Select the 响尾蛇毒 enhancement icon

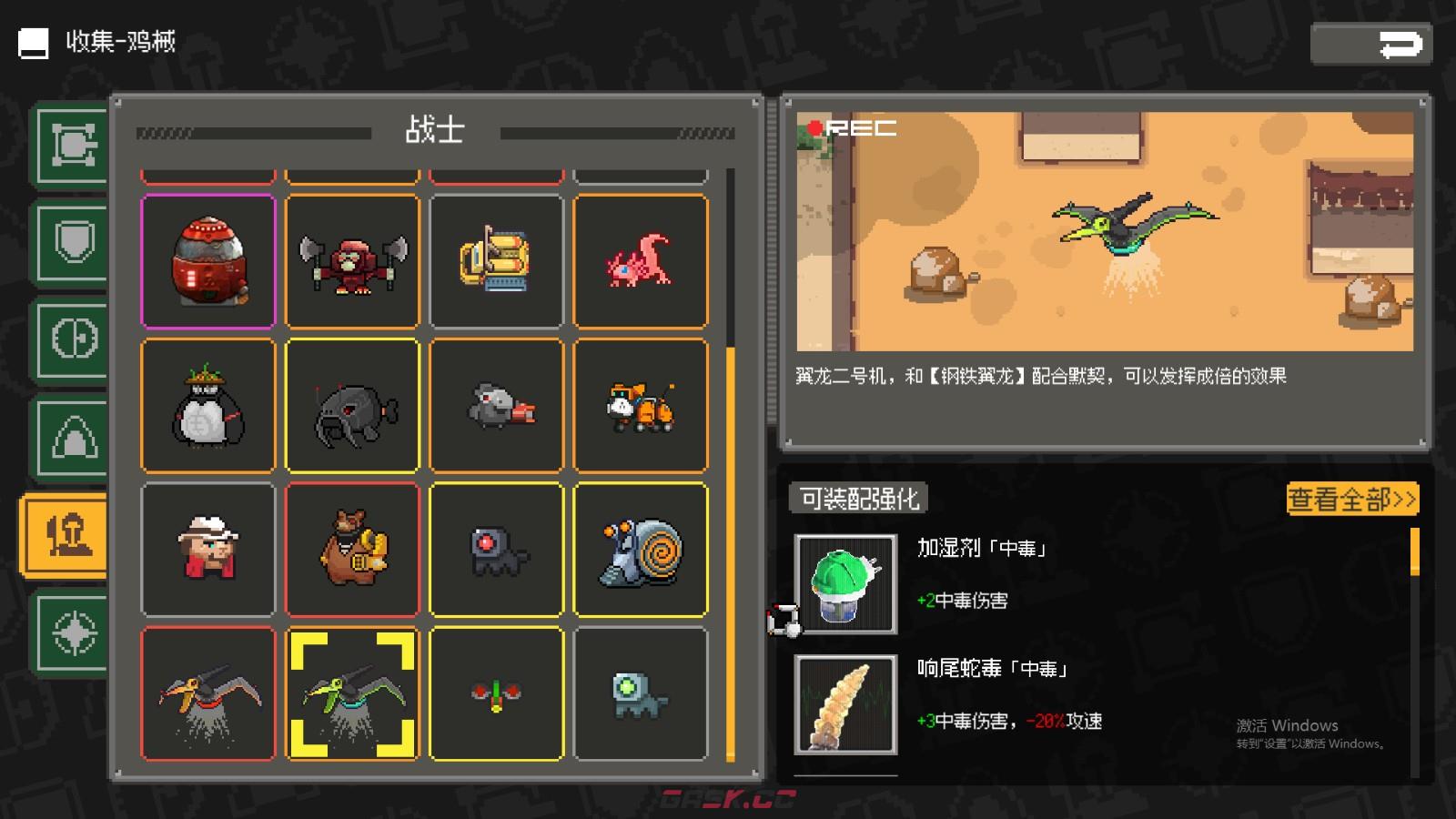tap(844, 705)
